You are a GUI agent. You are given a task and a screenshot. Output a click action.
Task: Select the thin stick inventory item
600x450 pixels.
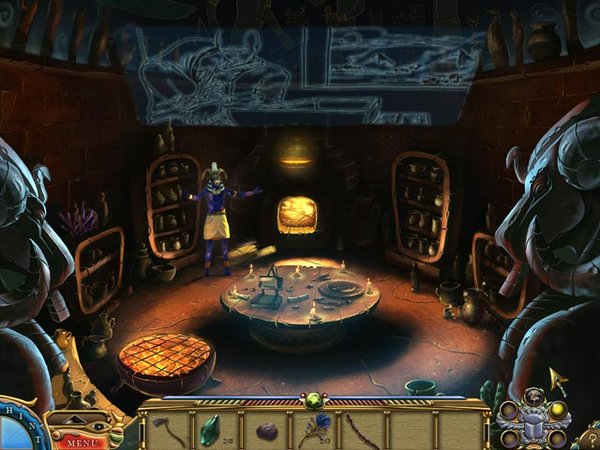[x=362, y=430]
